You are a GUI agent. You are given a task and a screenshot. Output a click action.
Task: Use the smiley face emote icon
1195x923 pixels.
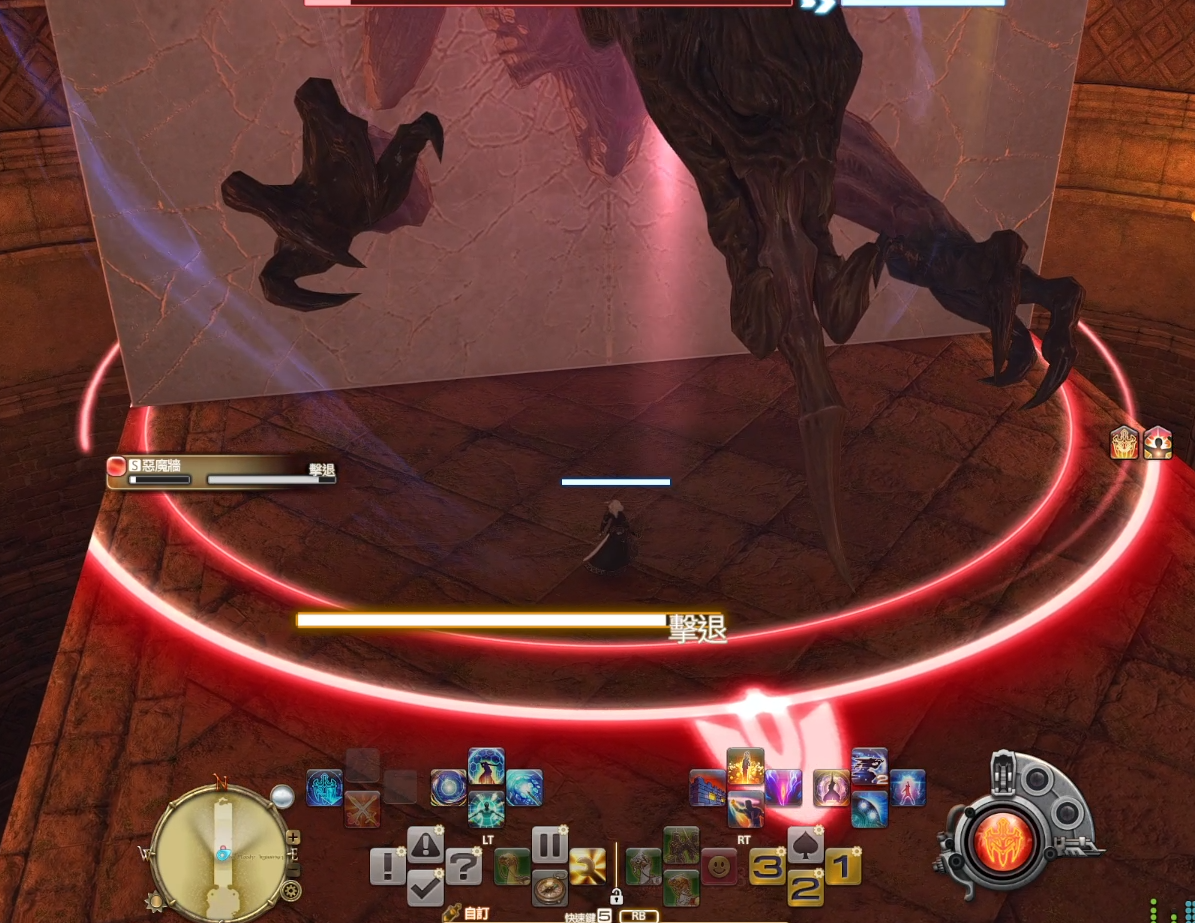(719, 866)
